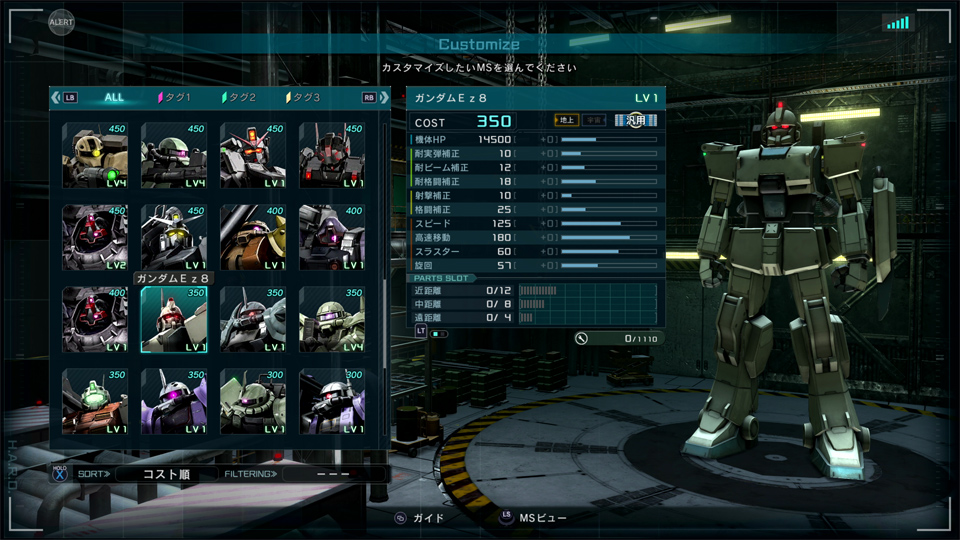The width and height of the screenshot is (960, 540).
Task: Pick the purple LV1 mobile suit, cost 350
Action: (174, 402)
